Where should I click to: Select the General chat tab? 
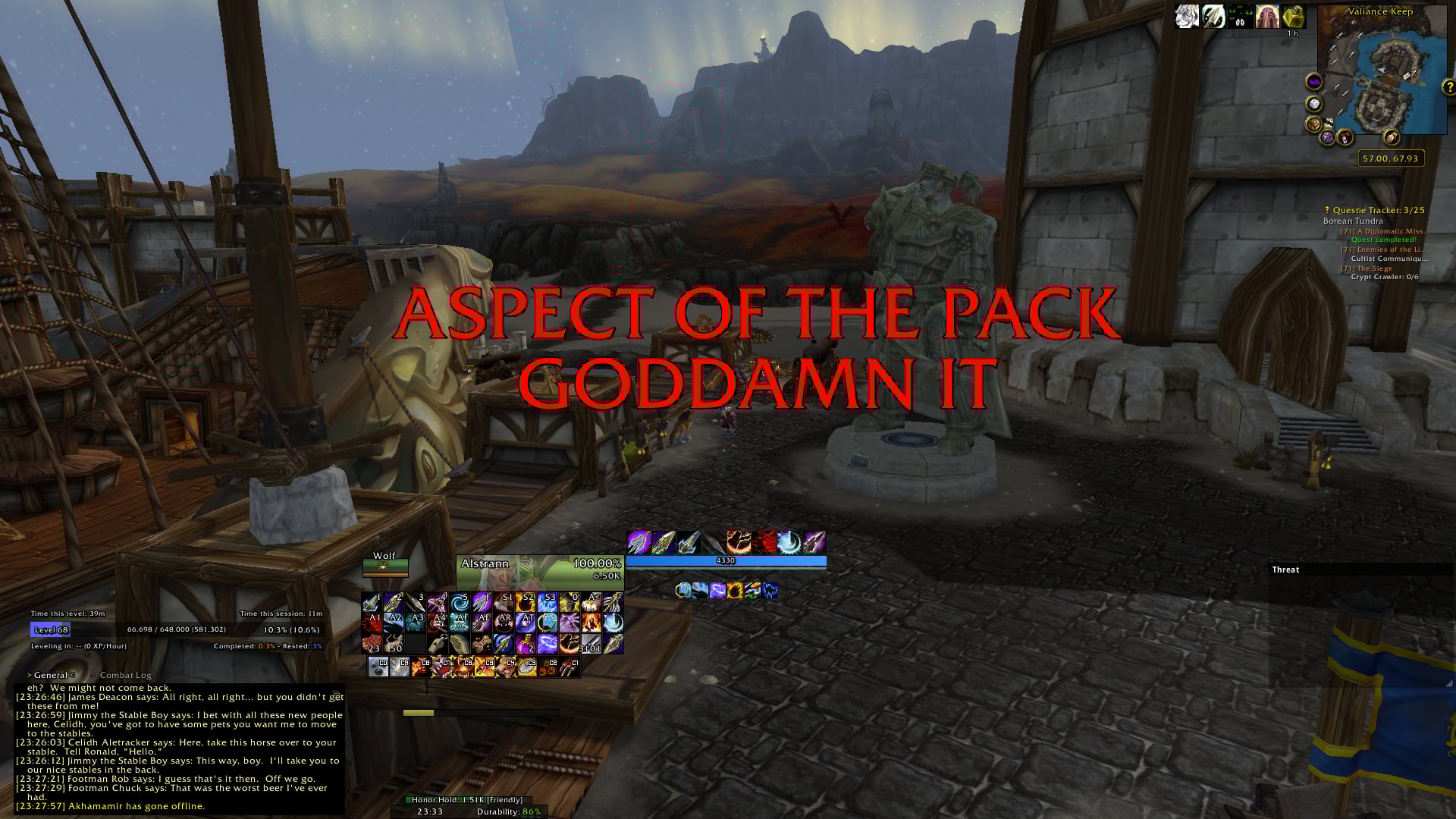click(52, 674)
